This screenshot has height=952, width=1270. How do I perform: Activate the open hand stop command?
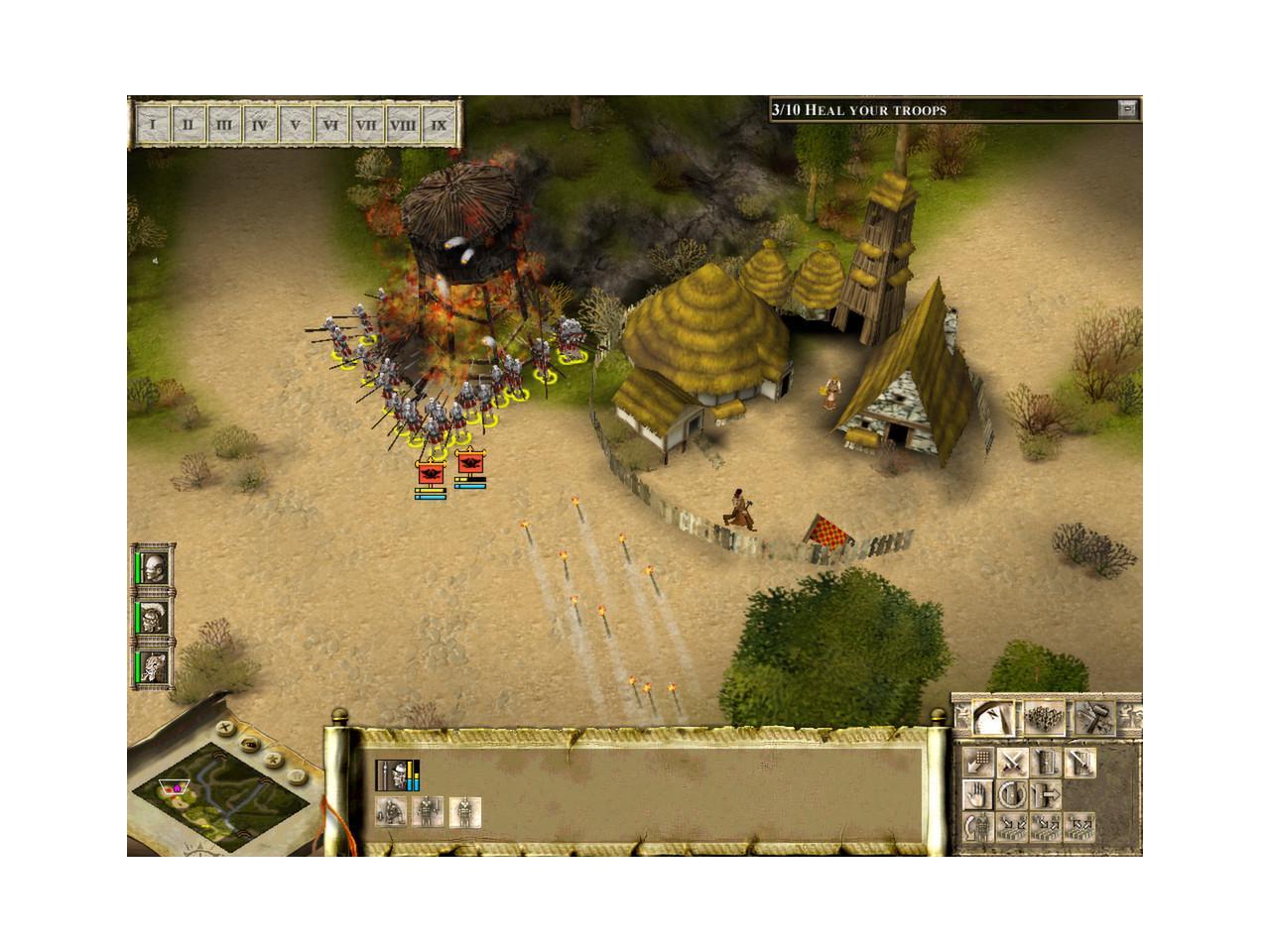click(x=979, y=793)
